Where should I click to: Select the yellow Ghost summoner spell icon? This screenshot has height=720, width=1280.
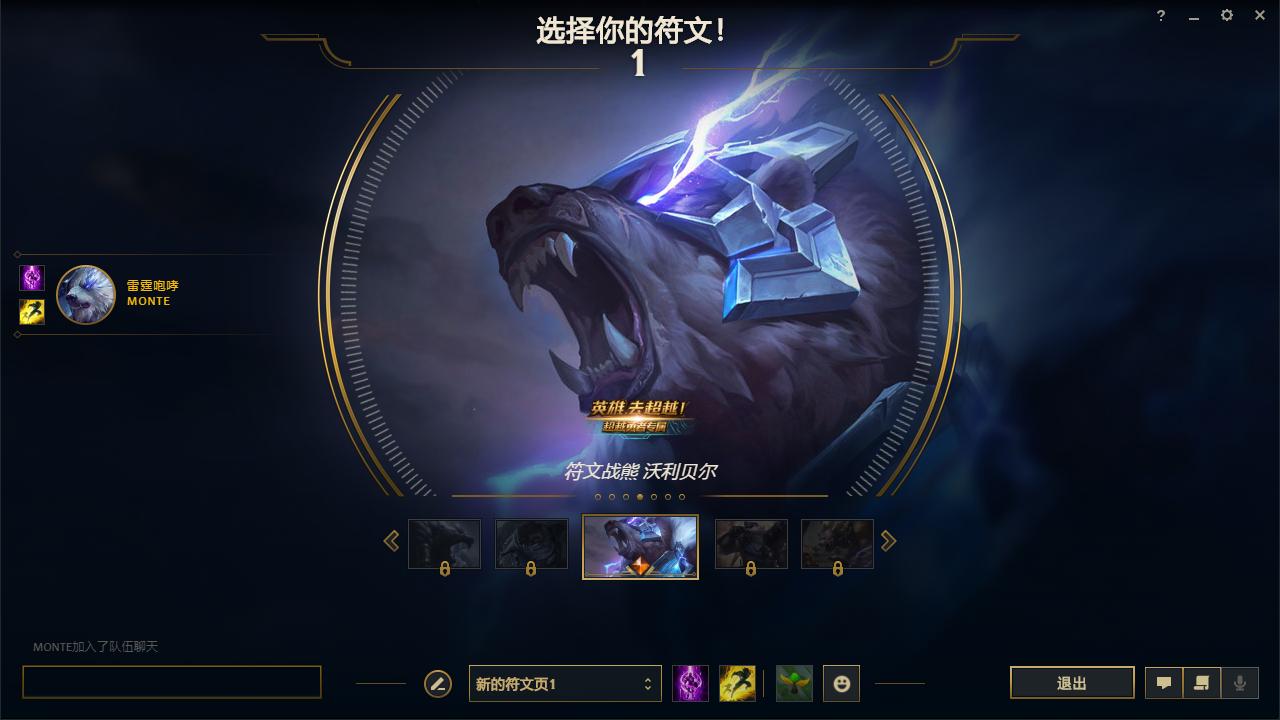[738, 683]
